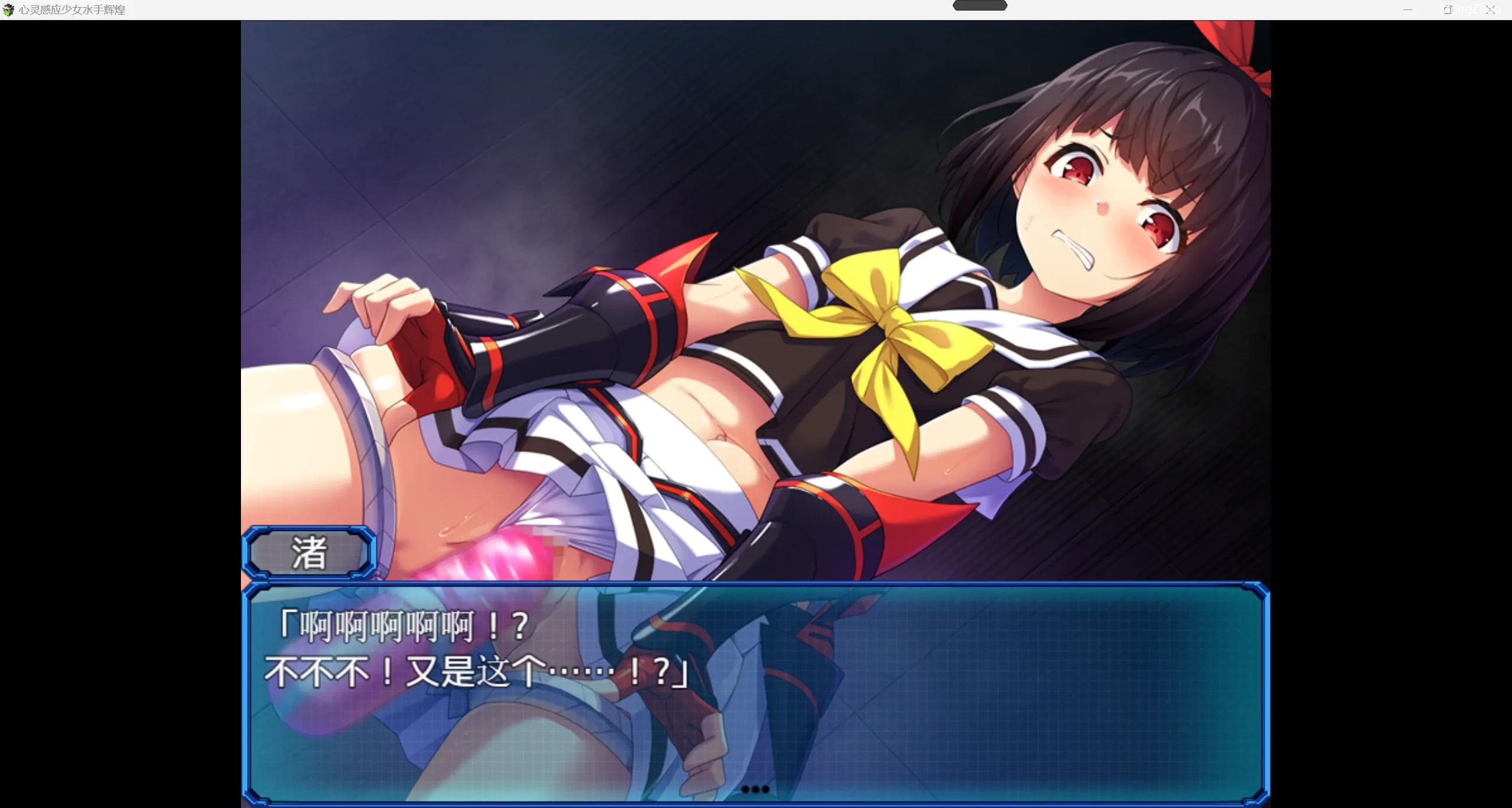This screenshot has height=808, width=1512.
Task: Close the game window
Action: point(1491,10)
